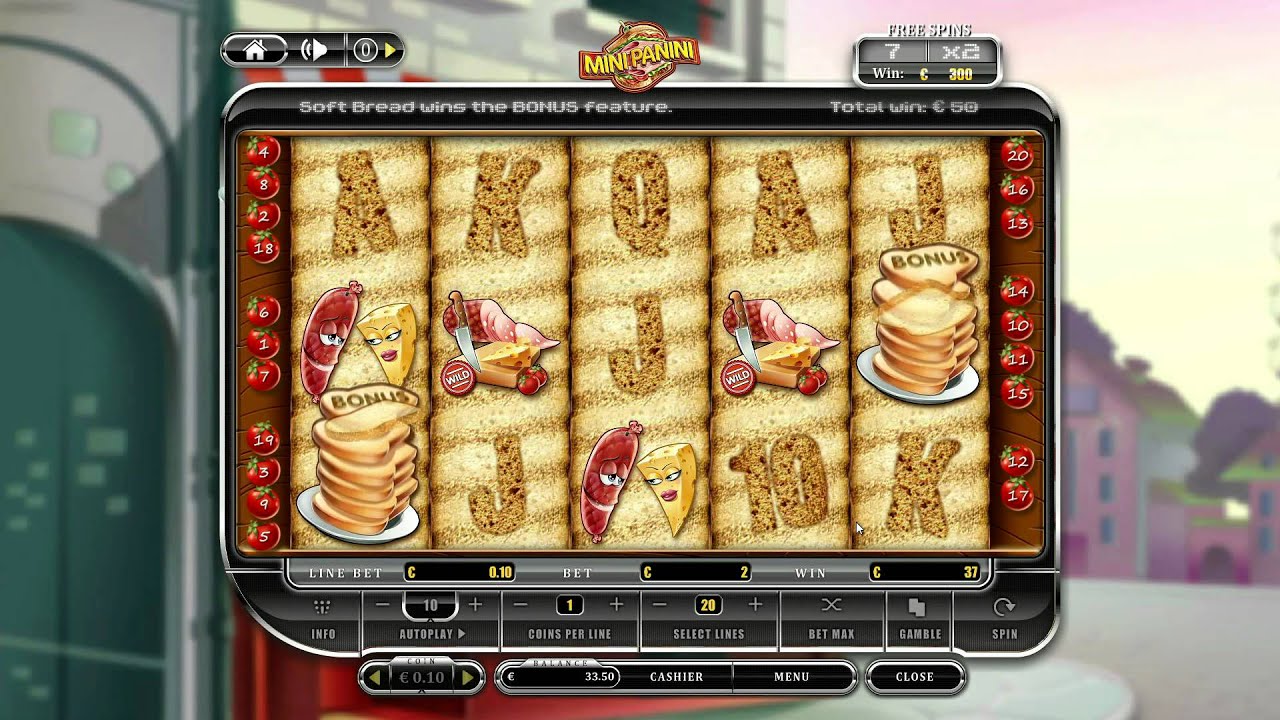Decrease the coin value with left arrow
This screenshot has width=1280, height=720.
pyautogui.click(x=375, y=677)
